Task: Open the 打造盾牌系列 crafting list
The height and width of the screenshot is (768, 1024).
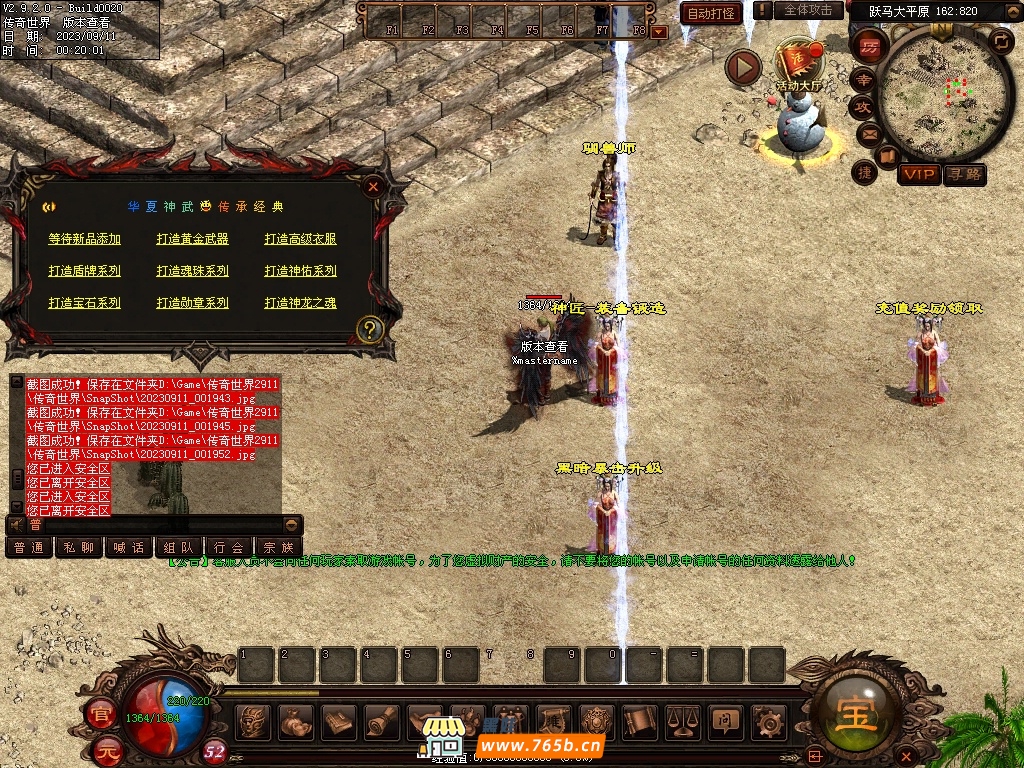Action: [84, 271]
